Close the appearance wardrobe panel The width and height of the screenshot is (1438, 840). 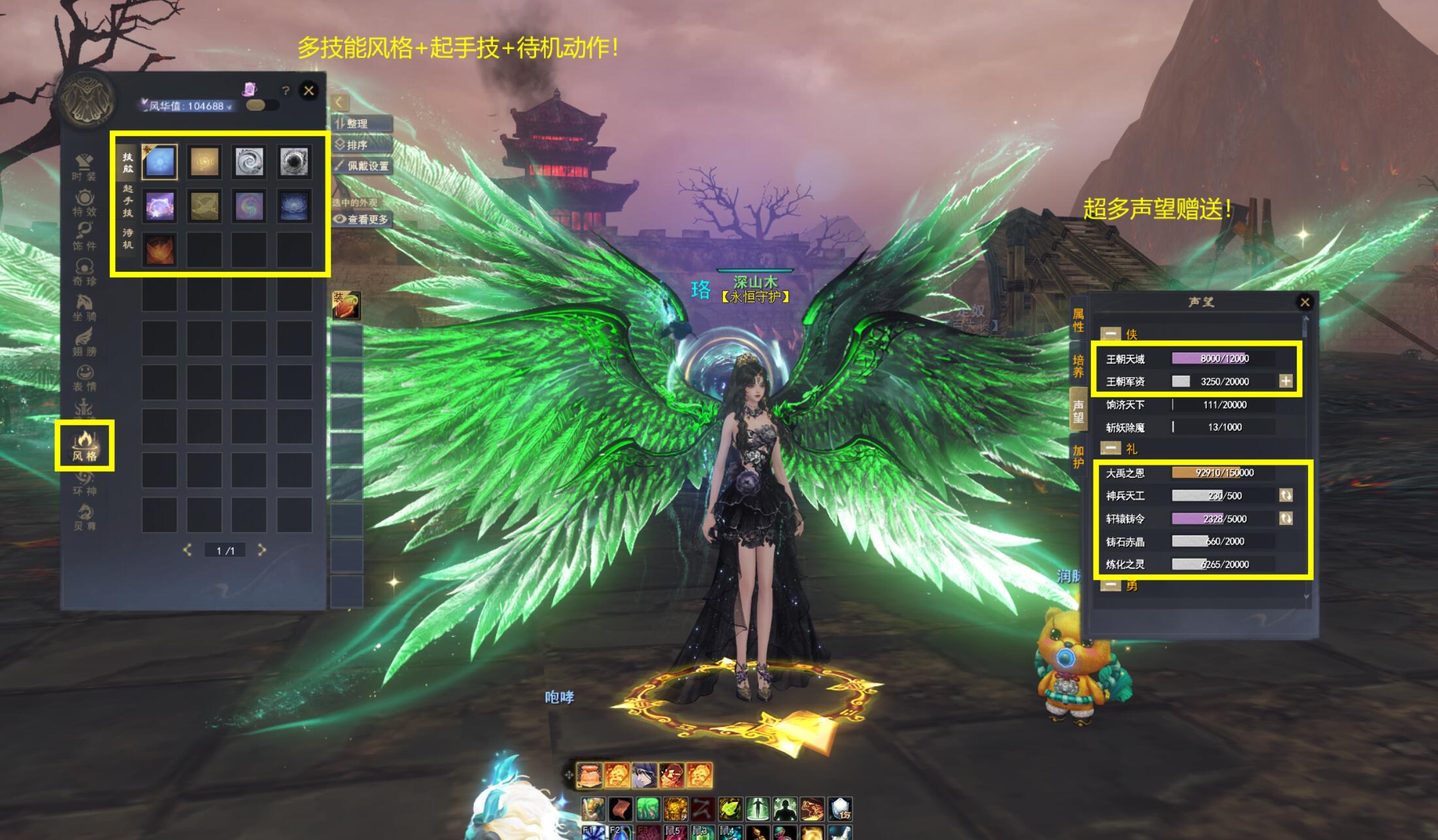click(309, 90)
